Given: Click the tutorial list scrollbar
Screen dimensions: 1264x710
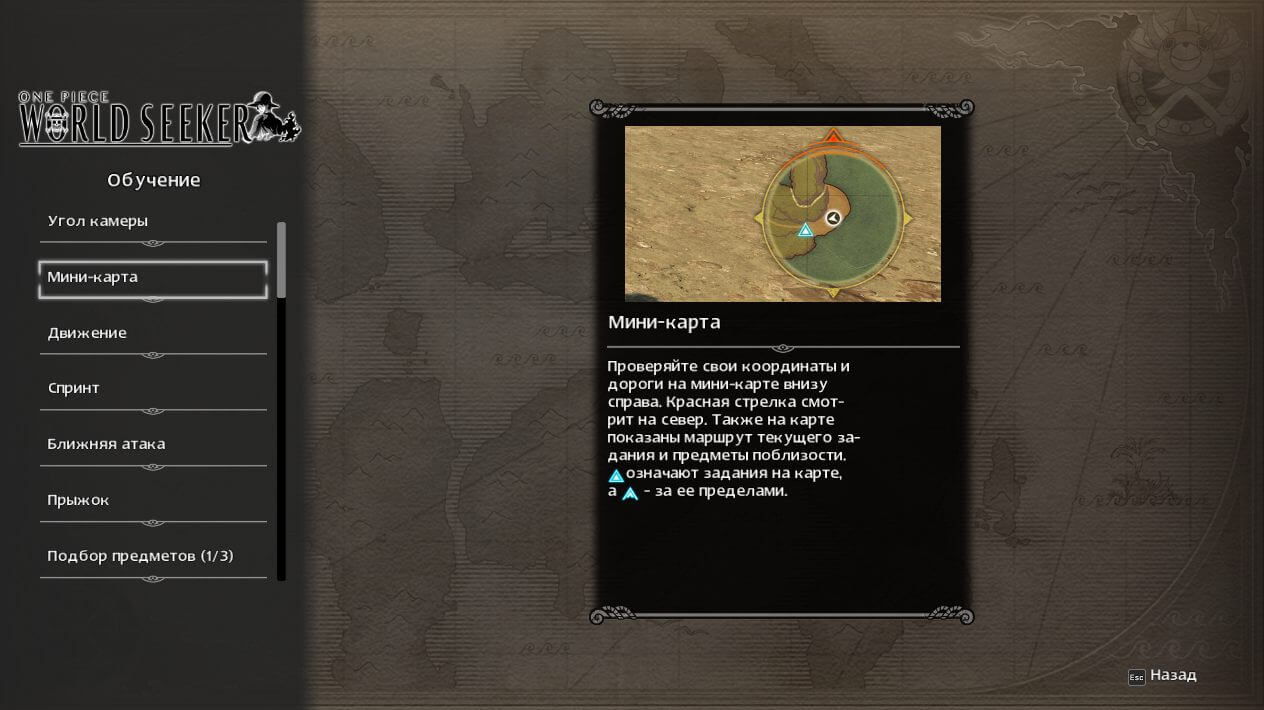Looking at the screenshot, I should coord(281,260).
